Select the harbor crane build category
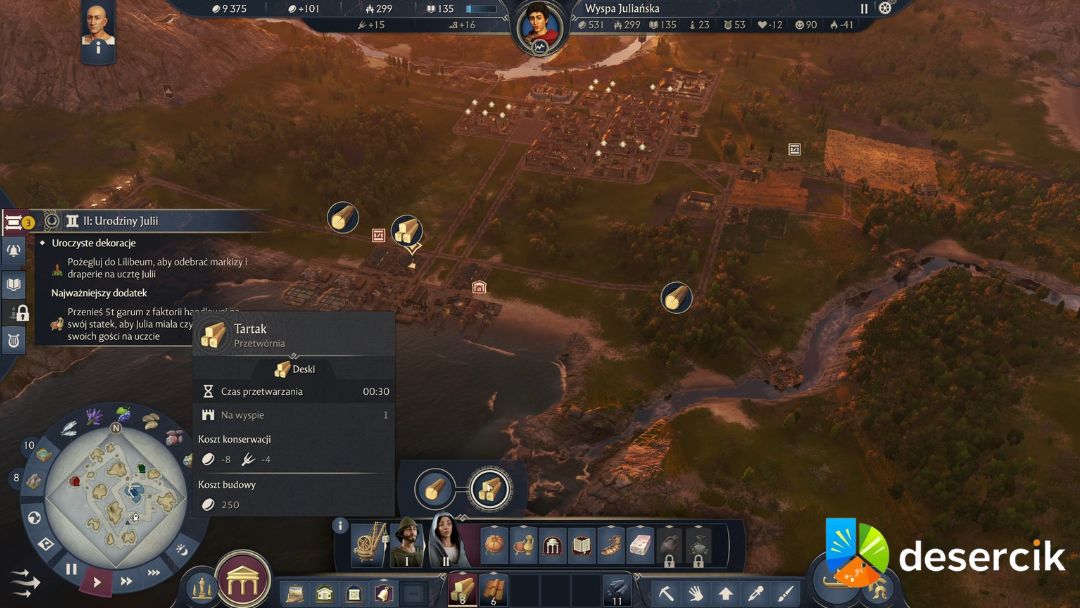Viewport: 1080px width, 608px height. (368, 543)
